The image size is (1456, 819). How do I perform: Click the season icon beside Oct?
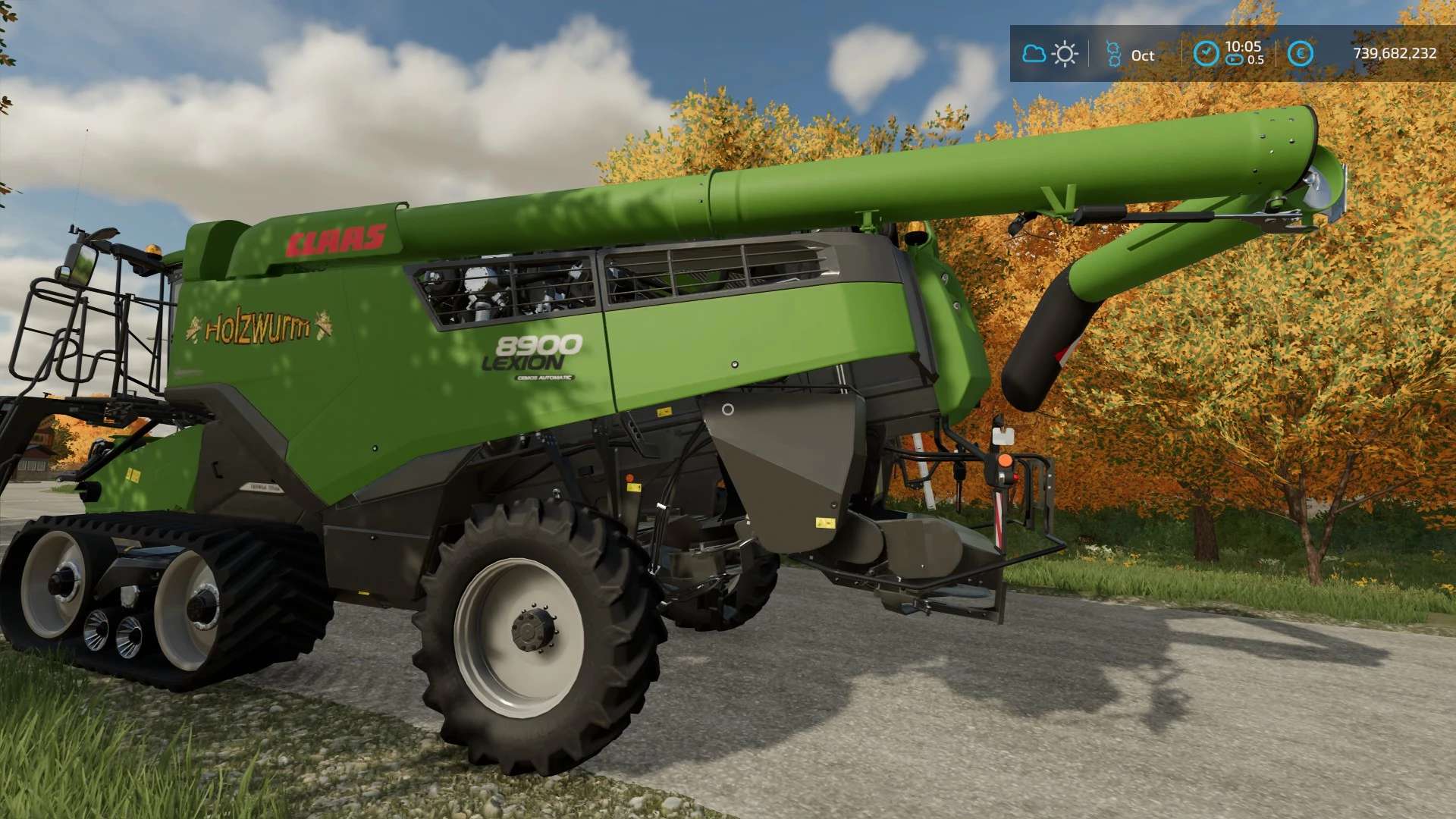tap(1113, 54)
